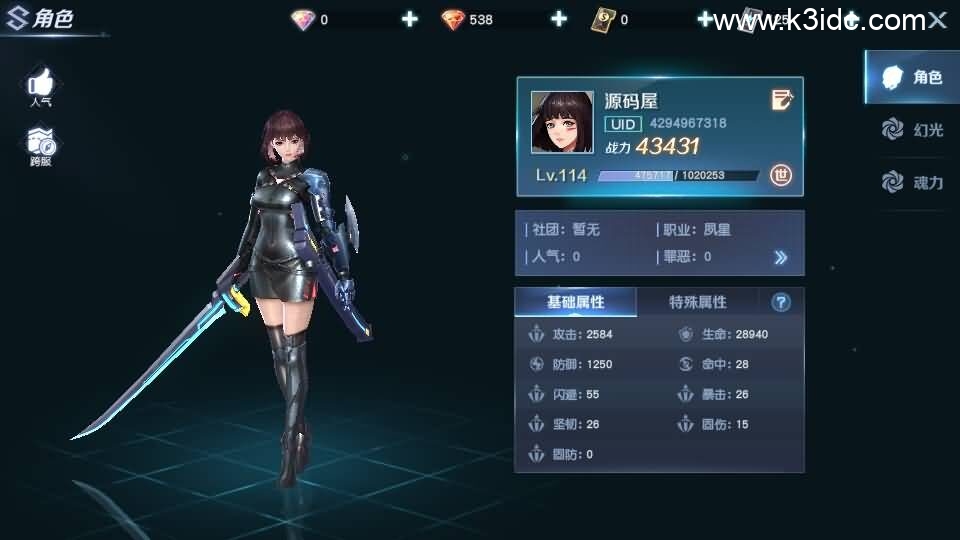Expand guild info with the double arrow

pyautogui.click(x=781, y=257)
